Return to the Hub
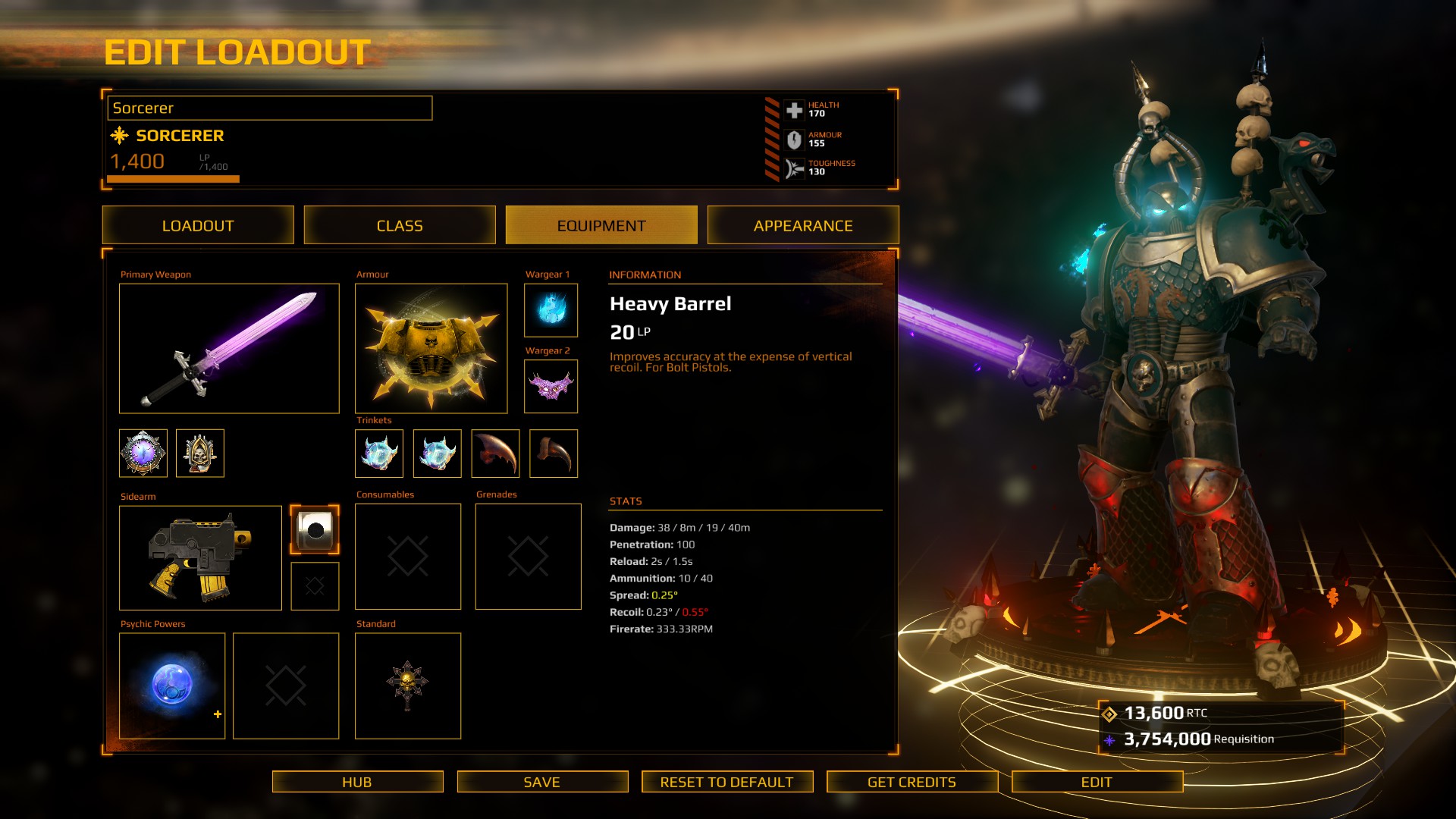The height and width of the screenshot is (819, 1456). 357,782
